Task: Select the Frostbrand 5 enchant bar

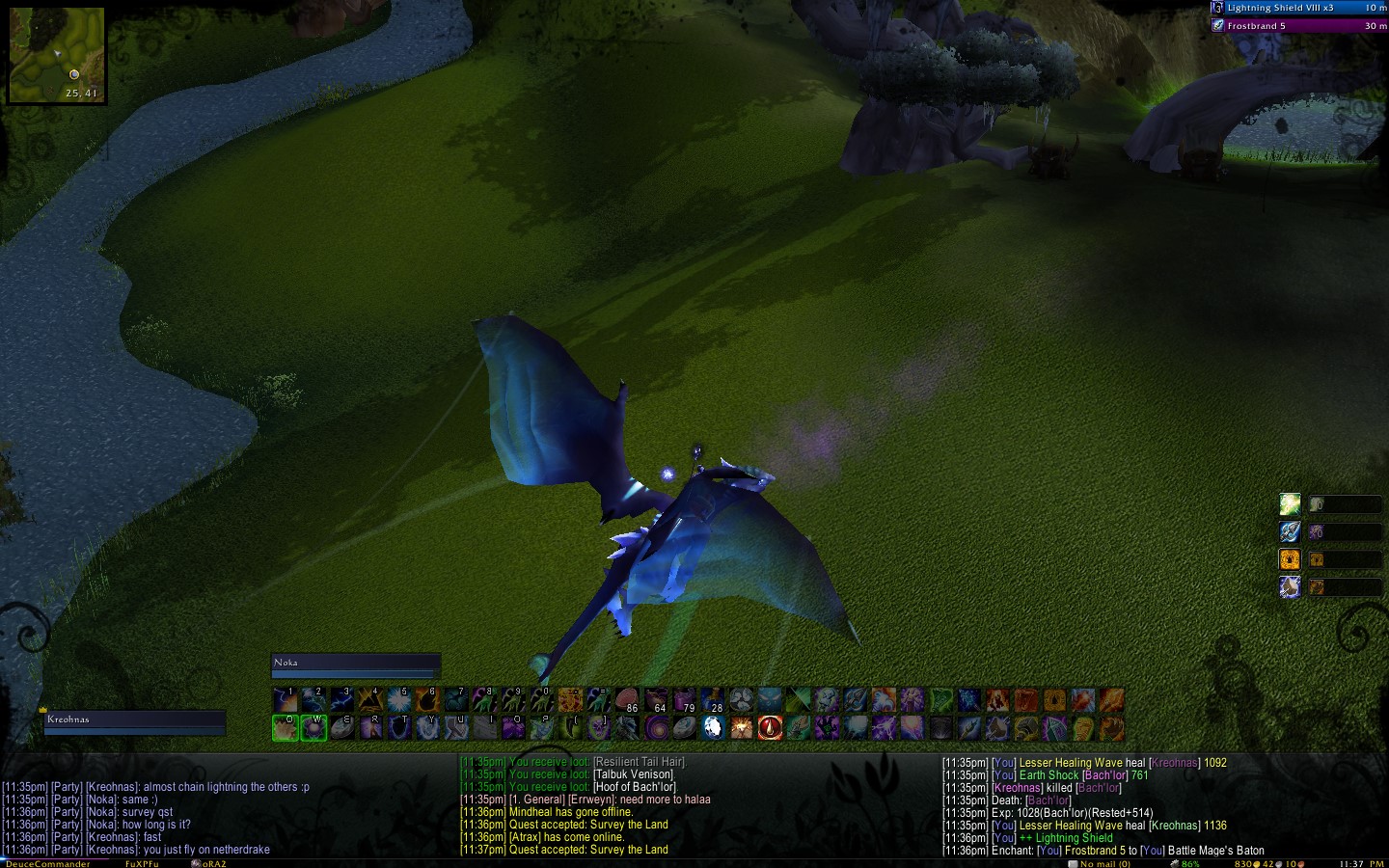Action: pyautogui.click(x=1299, y=26)
